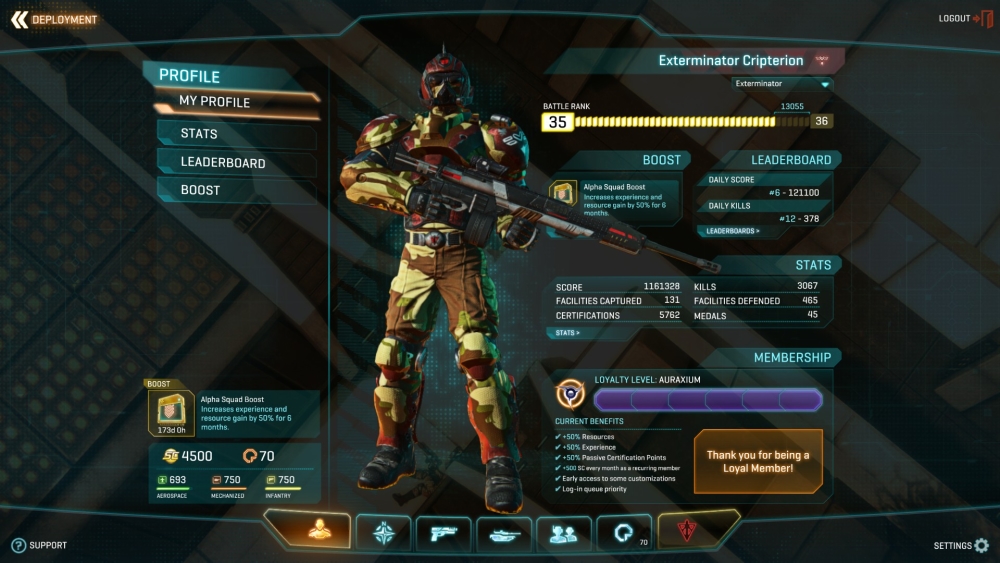Open the Support help page

(39, 545)
